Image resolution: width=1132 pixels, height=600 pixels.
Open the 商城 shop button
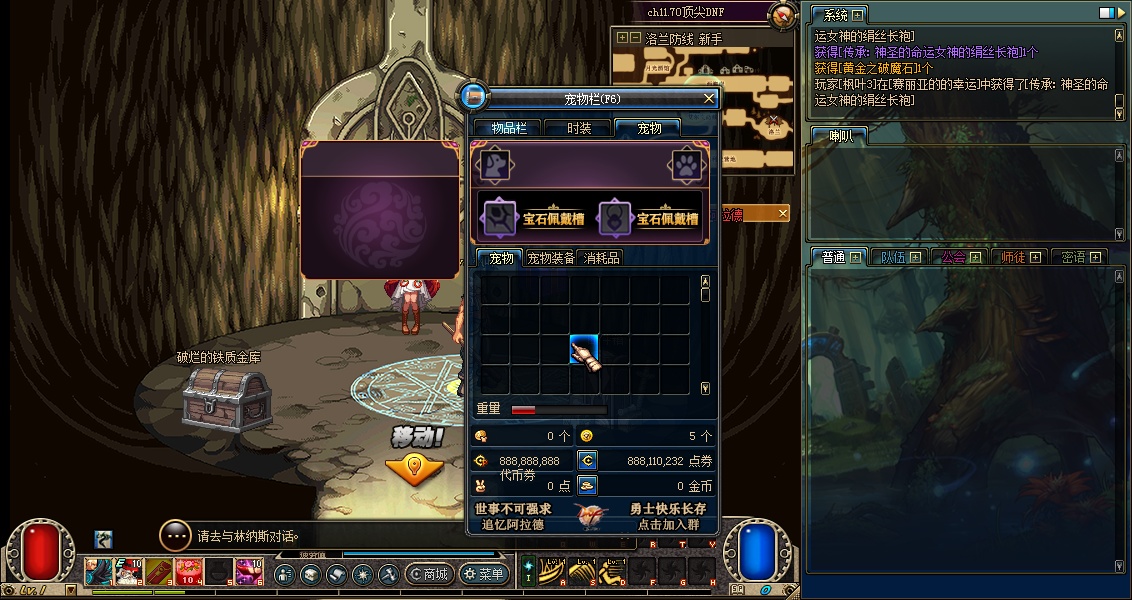click(429, 574)
